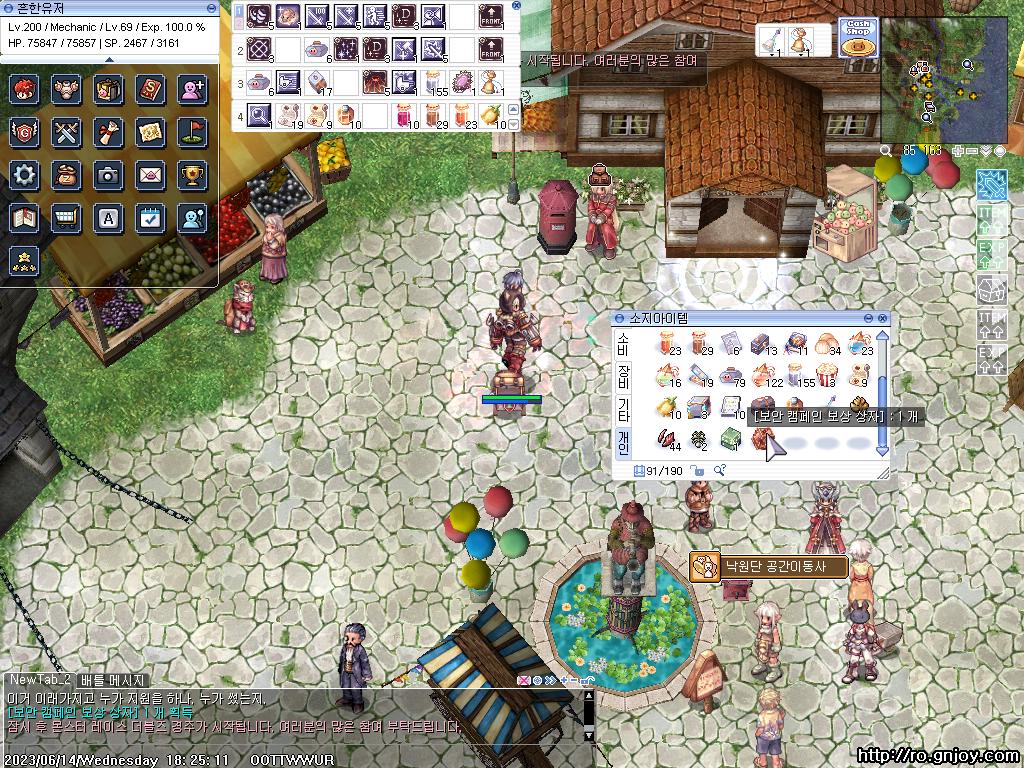Open the trophy achievements icon
The height and width of the screenshot is (768, 1024).
[192, 175]
